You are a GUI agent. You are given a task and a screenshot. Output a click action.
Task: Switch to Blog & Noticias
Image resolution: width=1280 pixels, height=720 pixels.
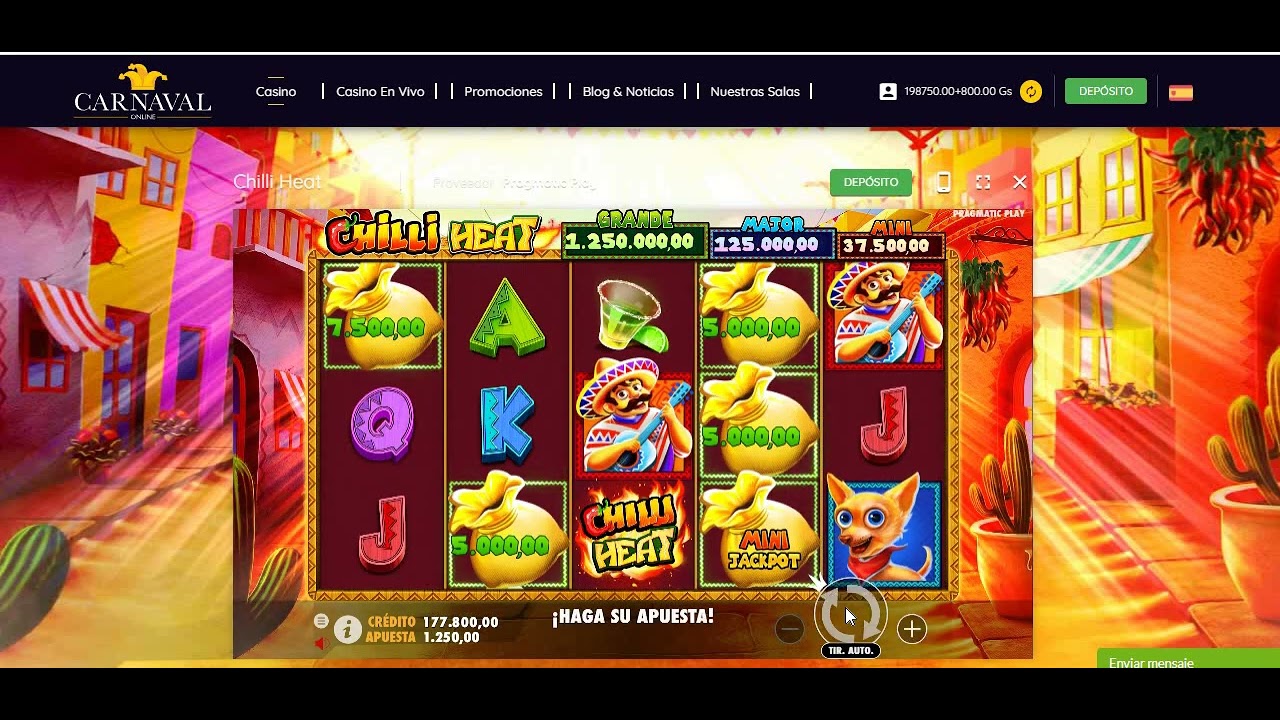tap(627, 91)
